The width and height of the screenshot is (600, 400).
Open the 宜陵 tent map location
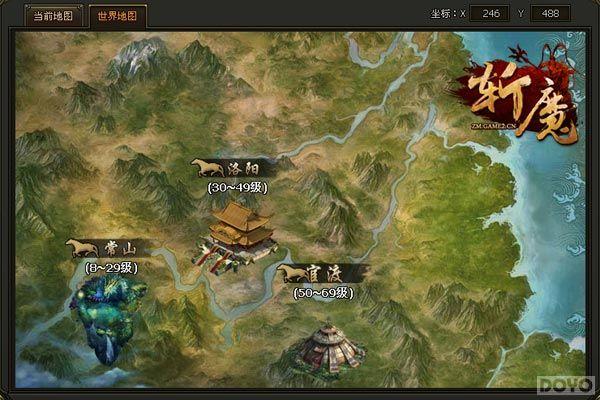327,345
